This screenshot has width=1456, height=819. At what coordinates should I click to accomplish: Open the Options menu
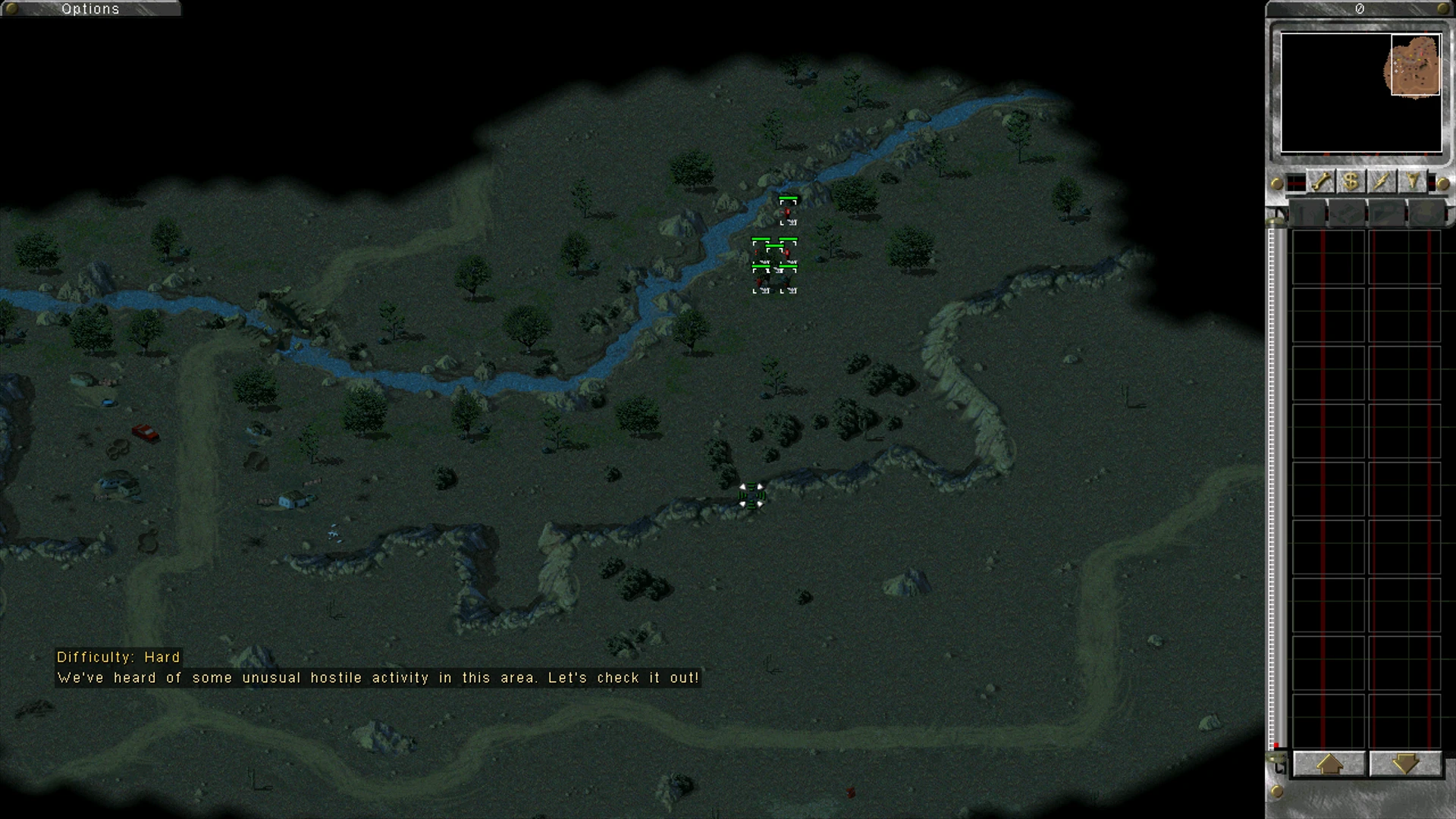pos(90,9)
